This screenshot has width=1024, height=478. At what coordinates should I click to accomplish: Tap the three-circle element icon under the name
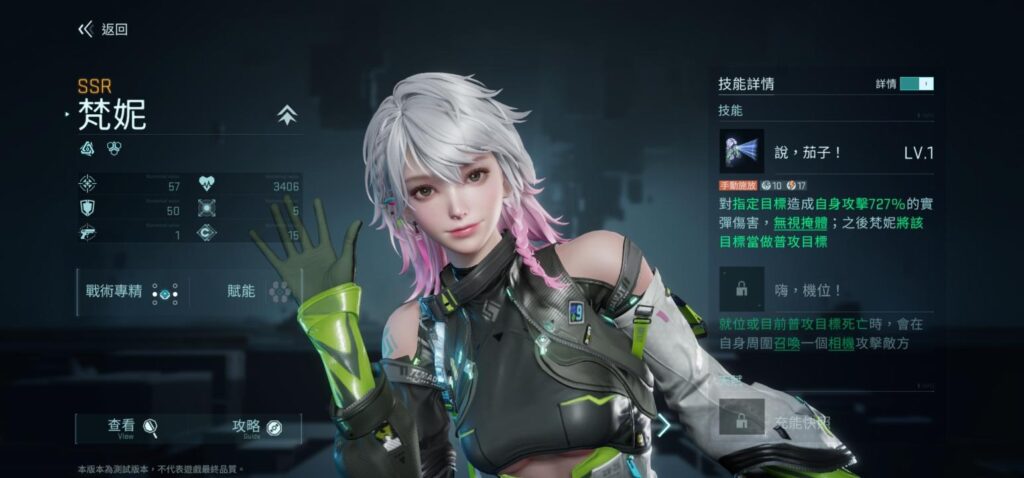coord(114,149)
